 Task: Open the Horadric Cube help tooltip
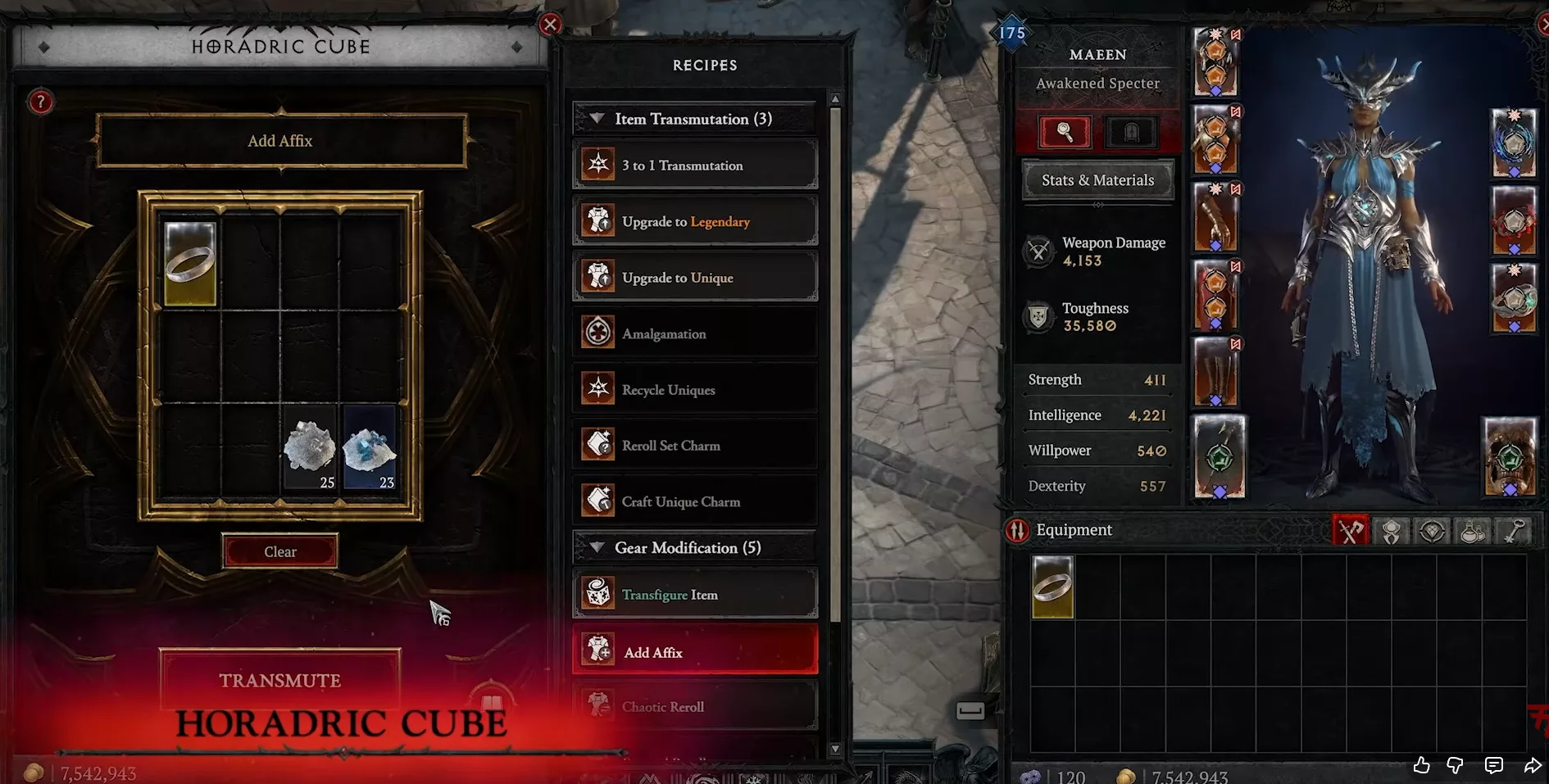pos(40,102)
